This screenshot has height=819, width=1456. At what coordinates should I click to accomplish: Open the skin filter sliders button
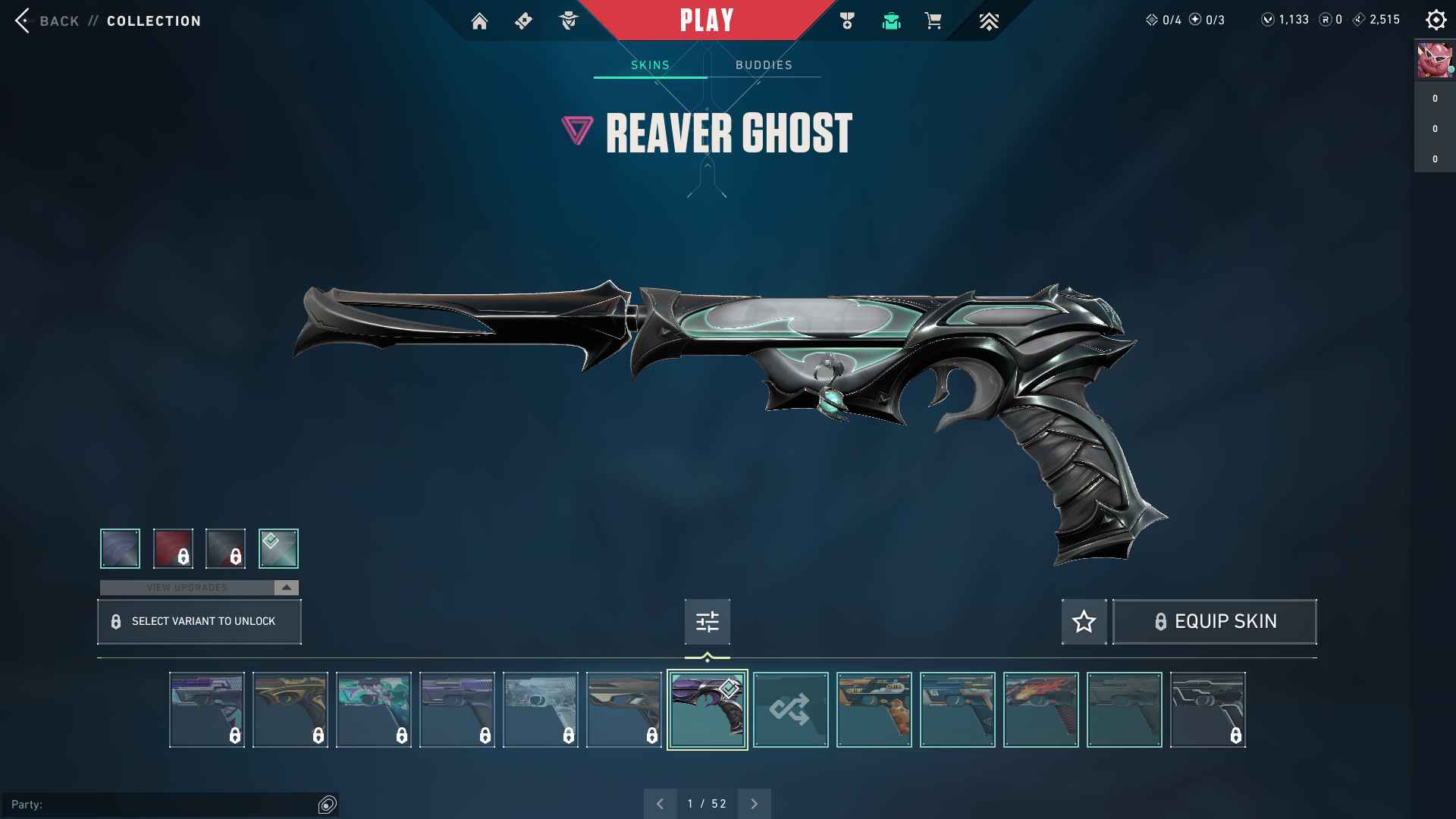707,622
